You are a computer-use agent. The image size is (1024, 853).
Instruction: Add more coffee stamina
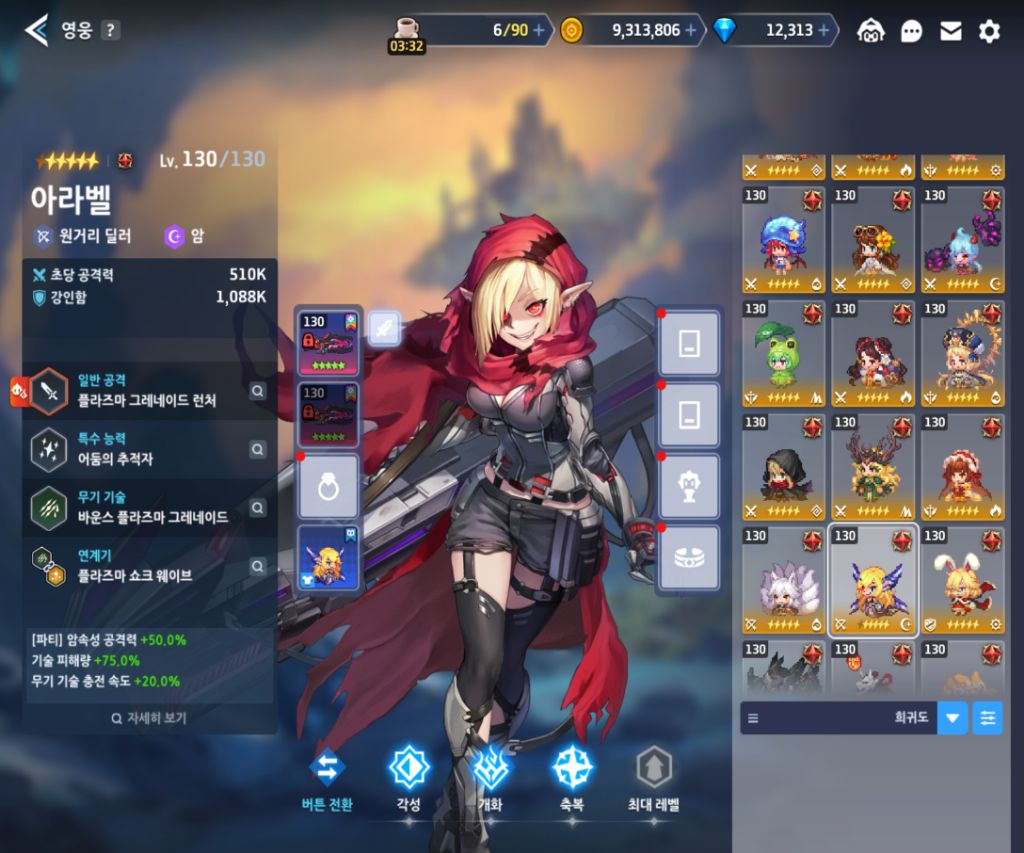click(x=540, y=30)
